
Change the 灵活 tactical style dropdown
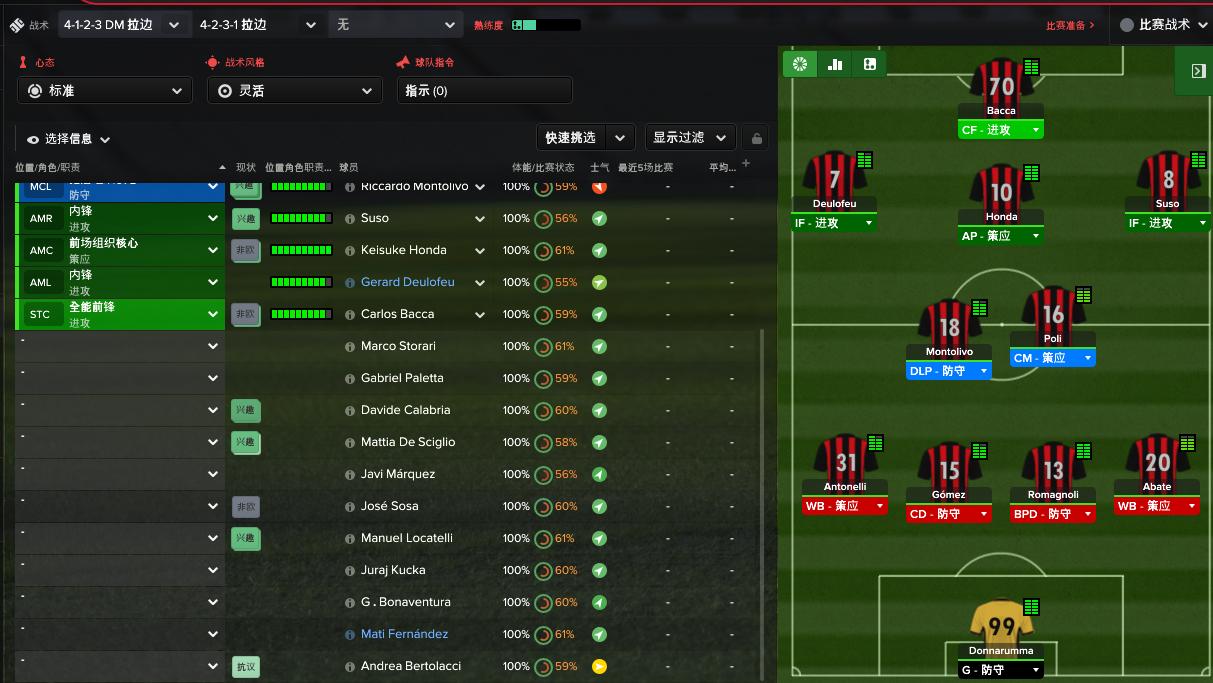(x=294, y=90)
